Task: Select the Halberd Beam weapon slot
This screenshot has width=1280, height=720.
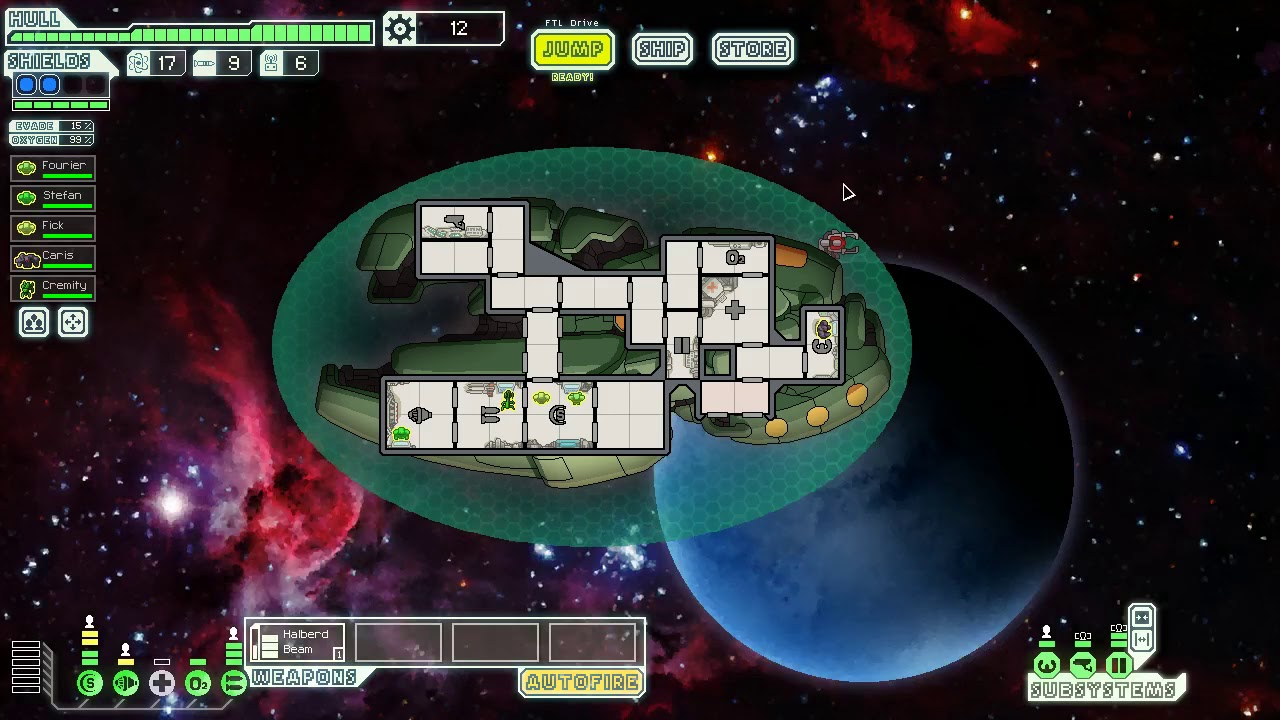Action: pyautogui.click(x=300, y=642)
